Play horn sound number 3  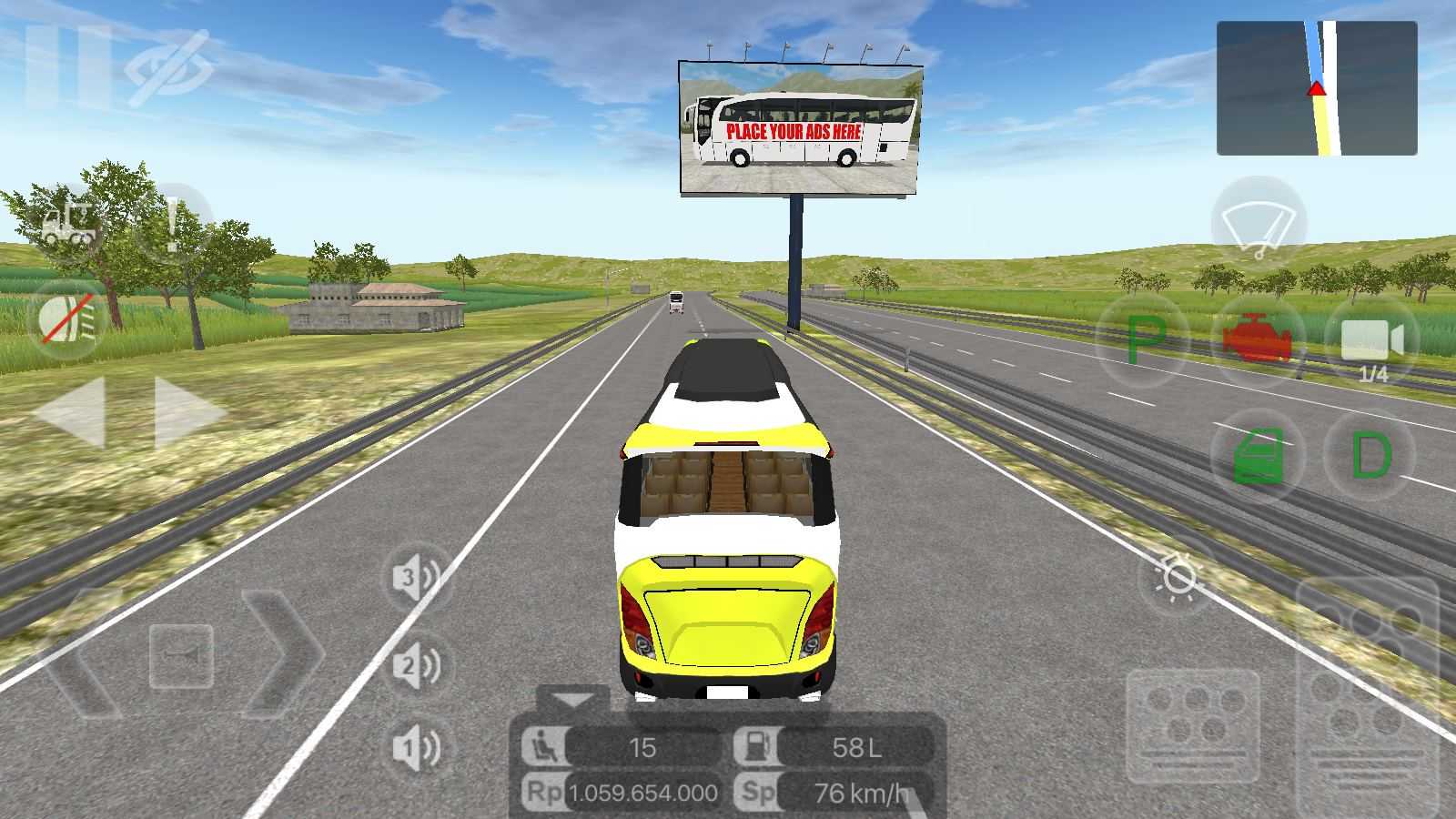click(416, 578)
